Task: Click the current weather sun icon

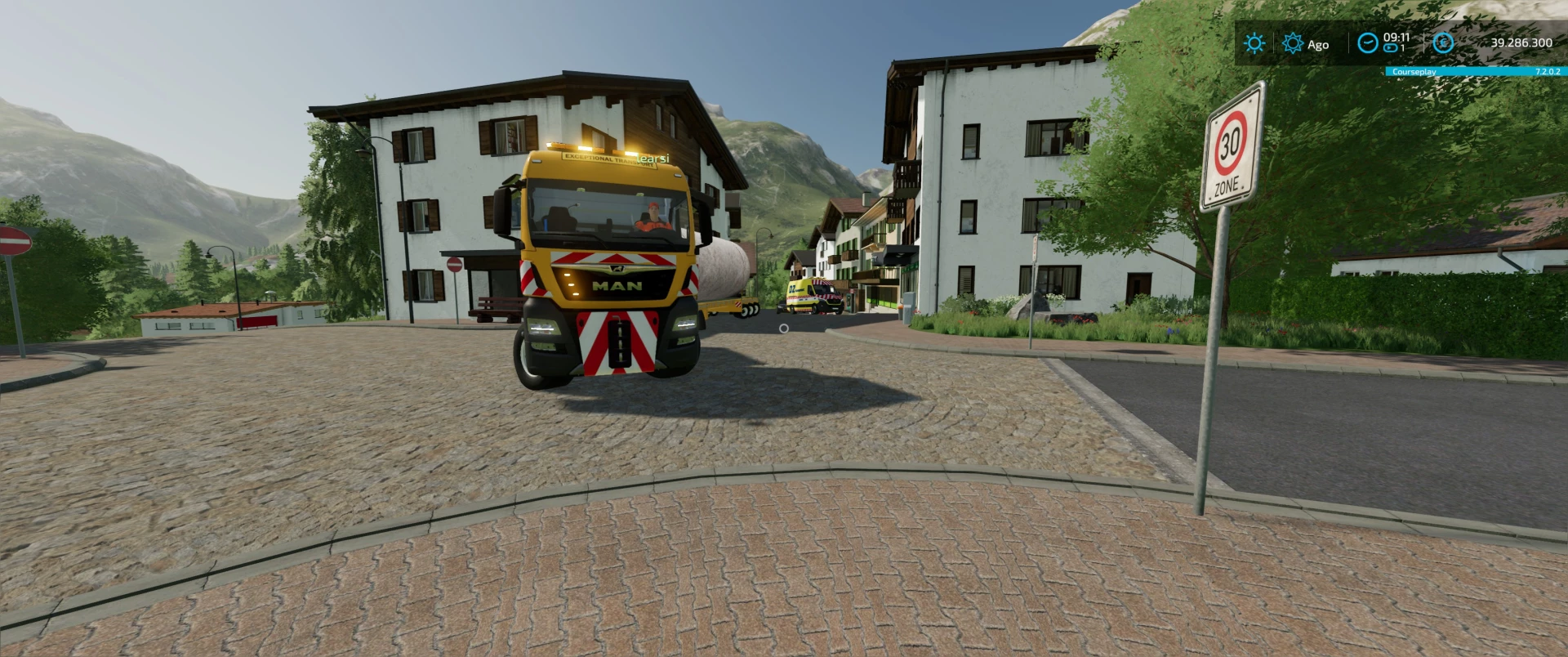Action: tap(1255, 42)
